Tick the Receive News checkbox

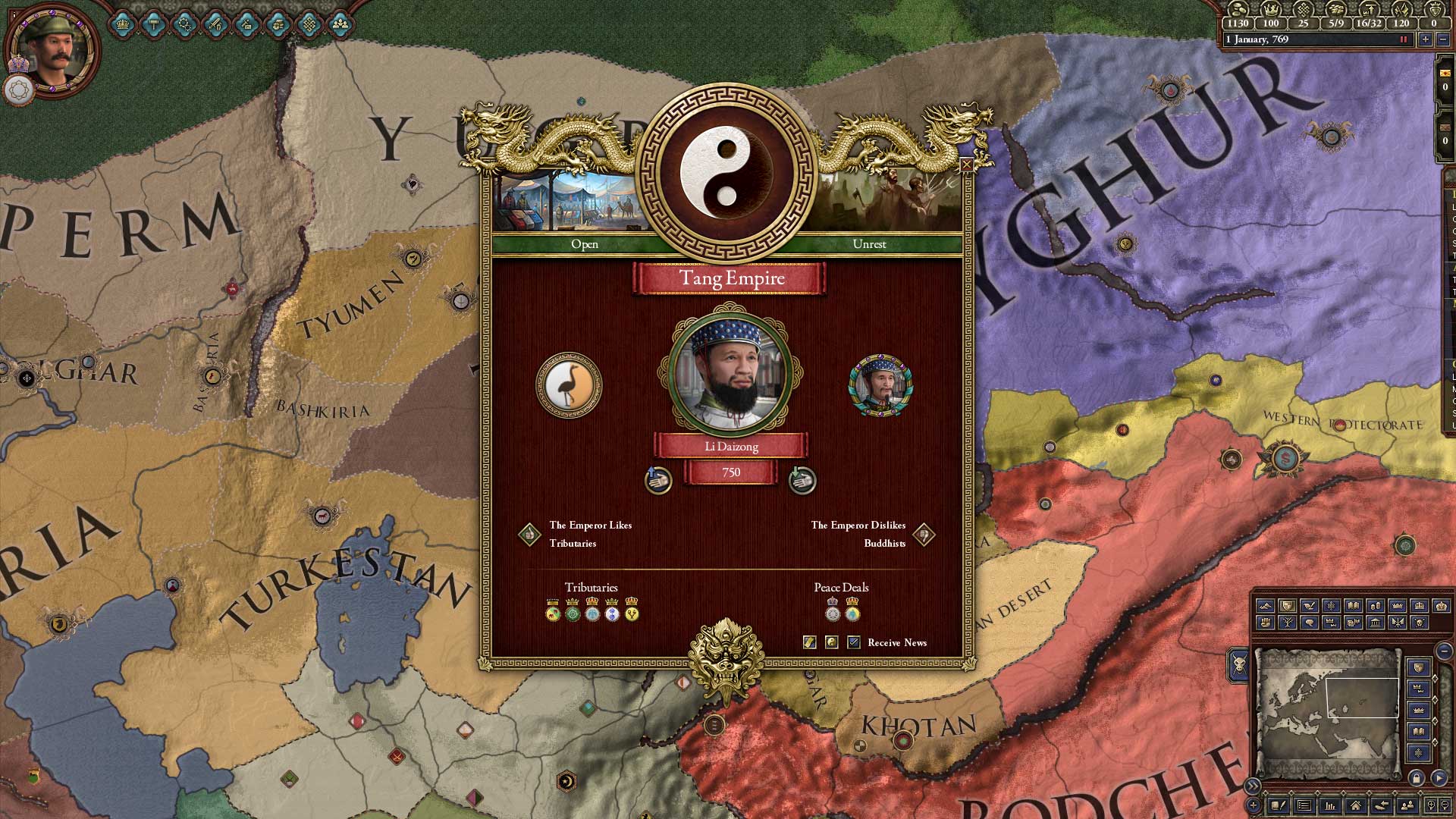pos(854,642)
